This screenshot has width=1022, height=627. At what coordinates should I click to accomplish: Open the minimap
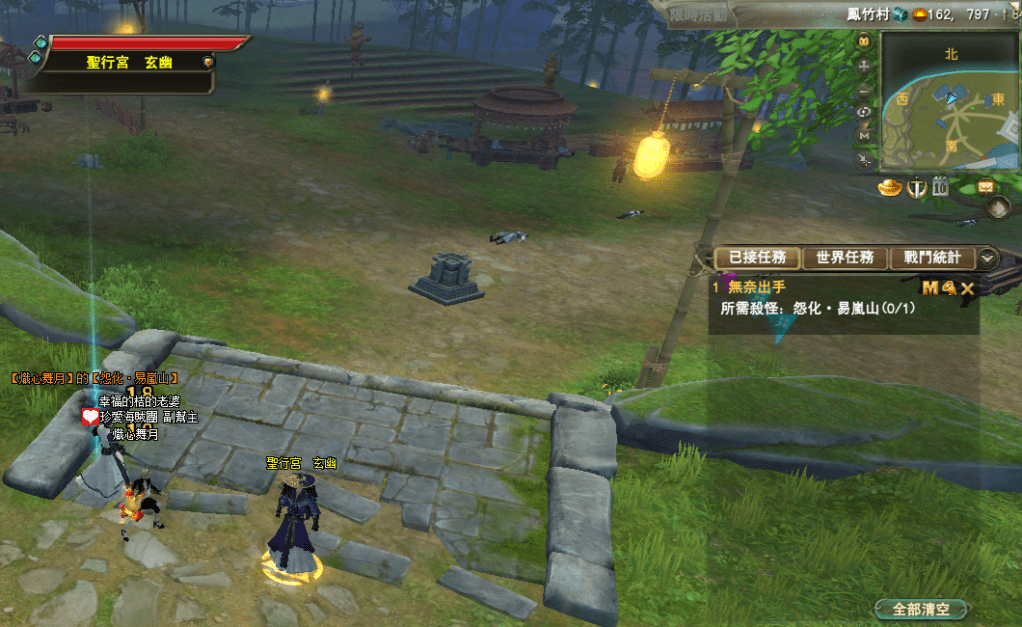pyautogui.click(x=951, y=100)
